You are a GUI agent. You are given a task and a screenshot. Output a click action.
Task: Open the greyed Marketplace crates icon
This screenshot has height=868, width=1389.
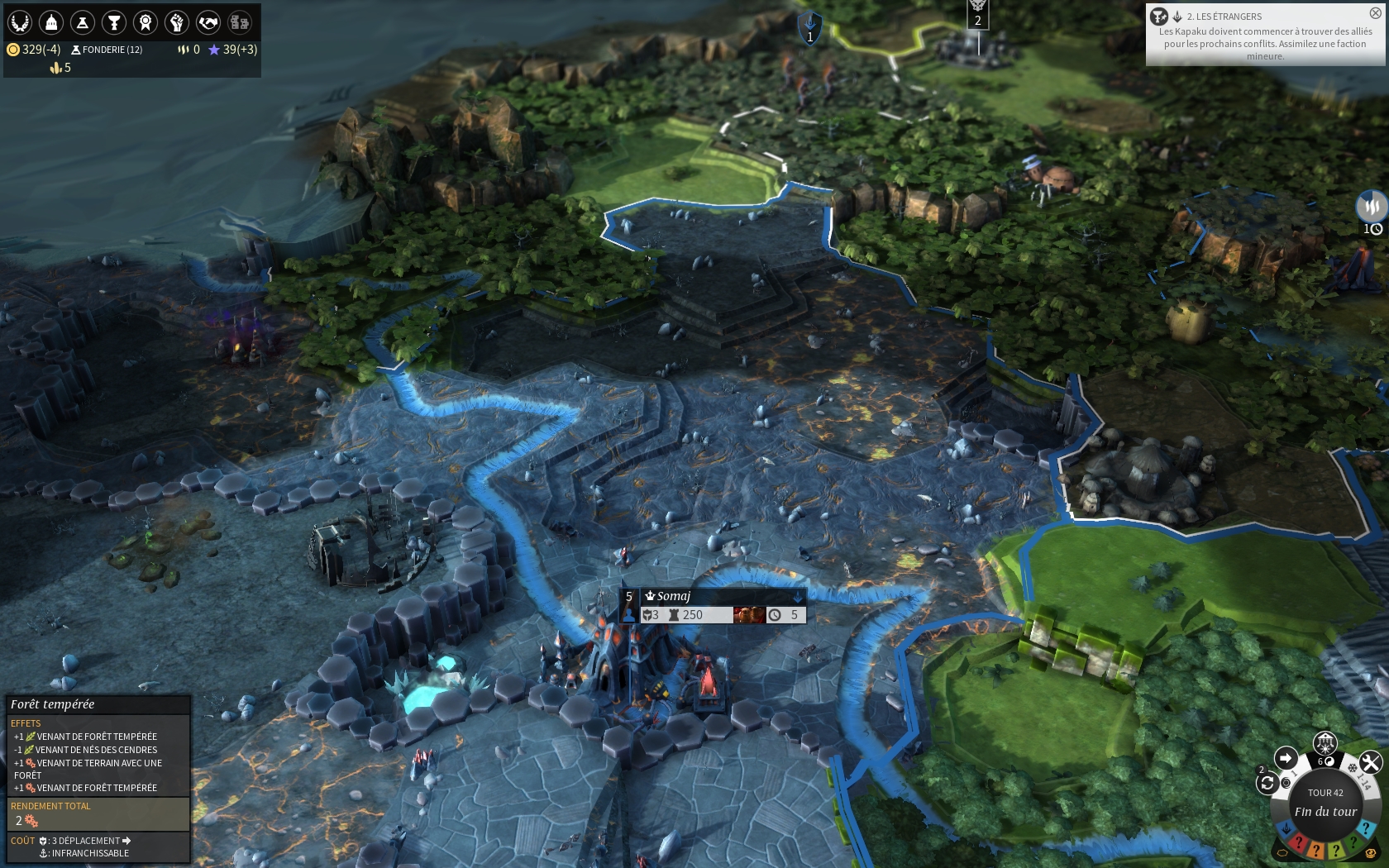[x=240, y=22]
